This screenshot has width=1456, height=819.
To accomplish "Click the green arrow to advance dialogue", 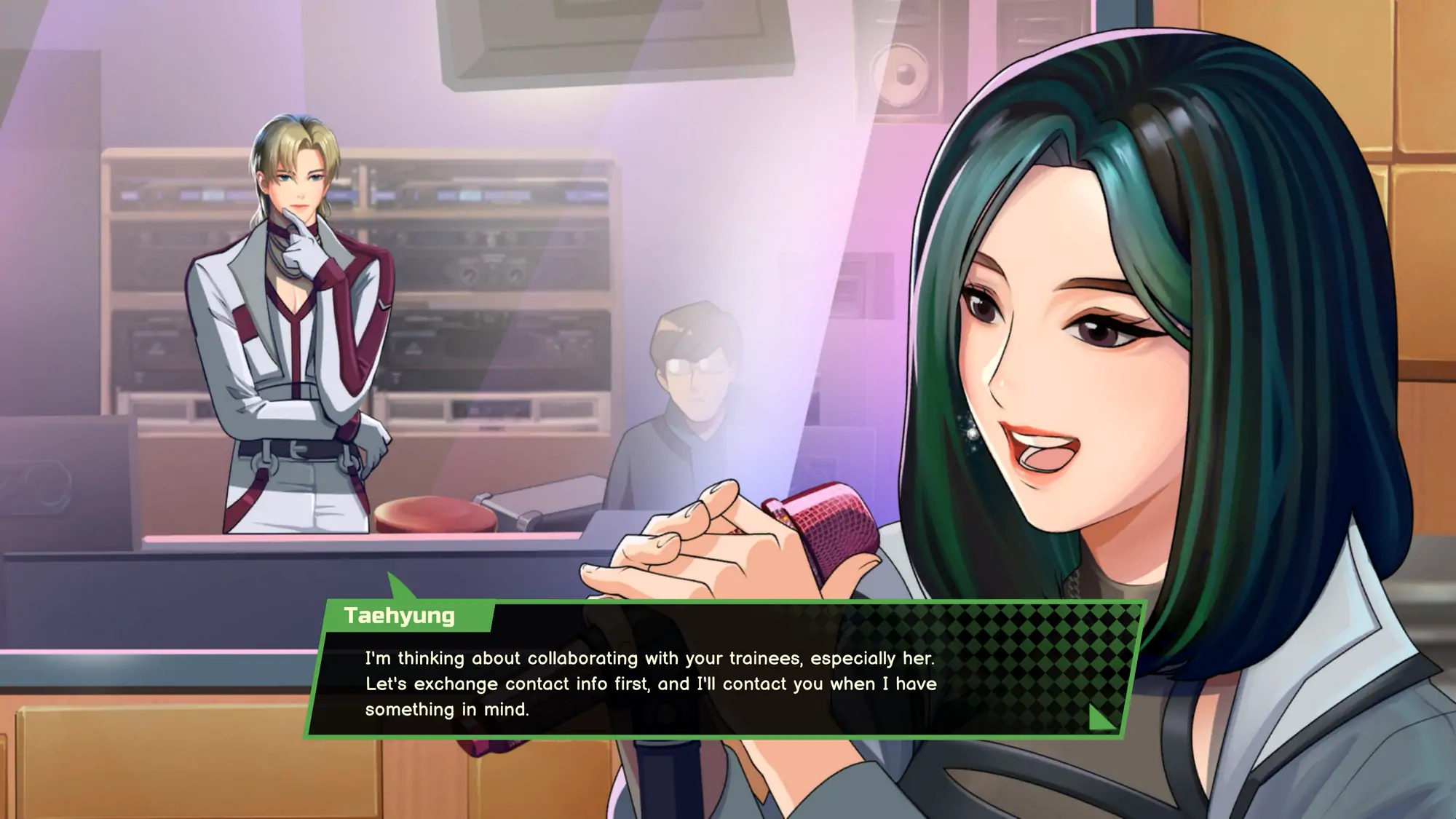I will pyautogui.click(x=1101, y=717).
